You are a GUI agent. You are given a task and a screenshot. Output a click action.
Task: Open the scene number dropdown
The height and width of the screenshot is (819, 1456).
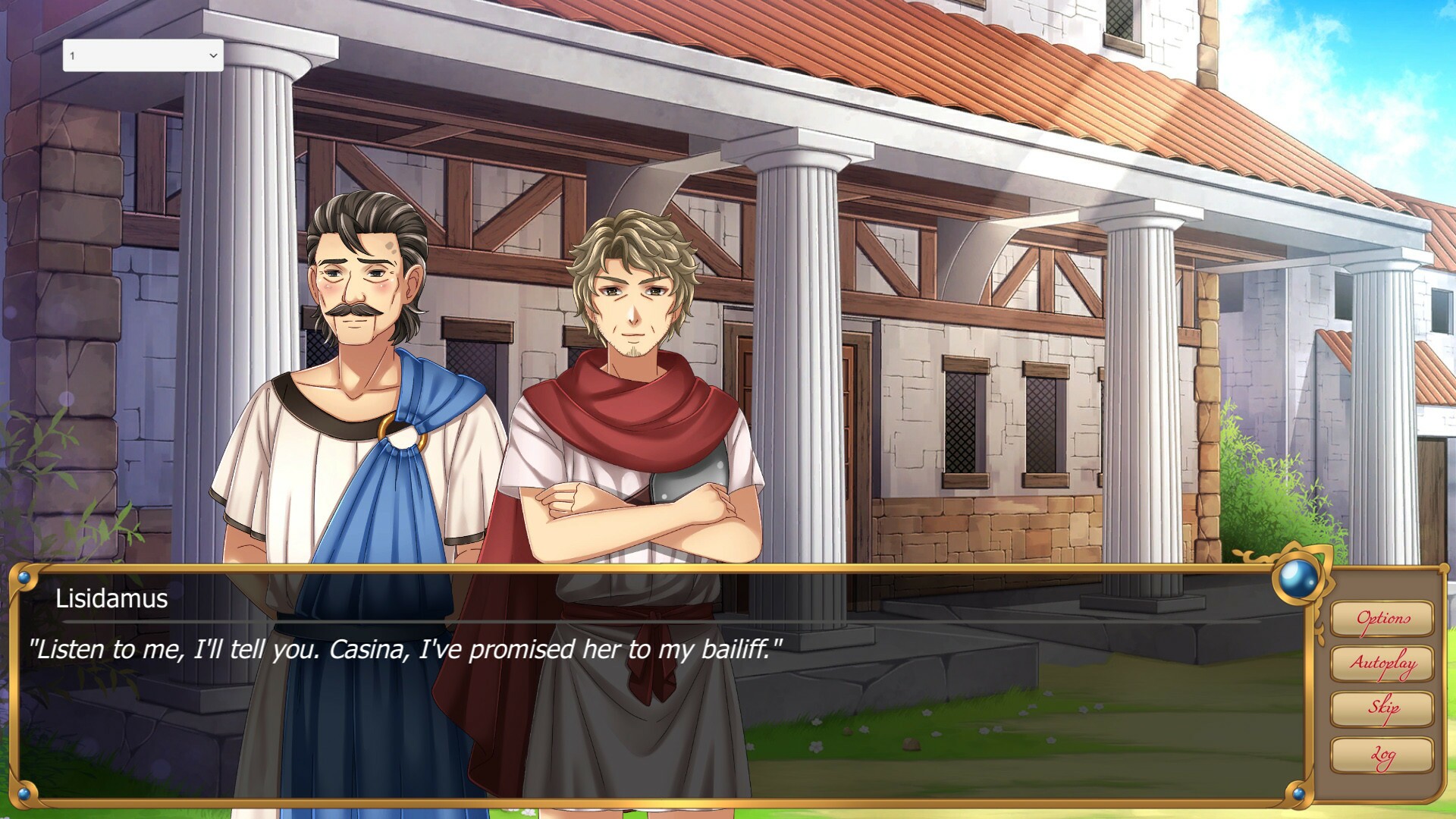pos(142,55)
